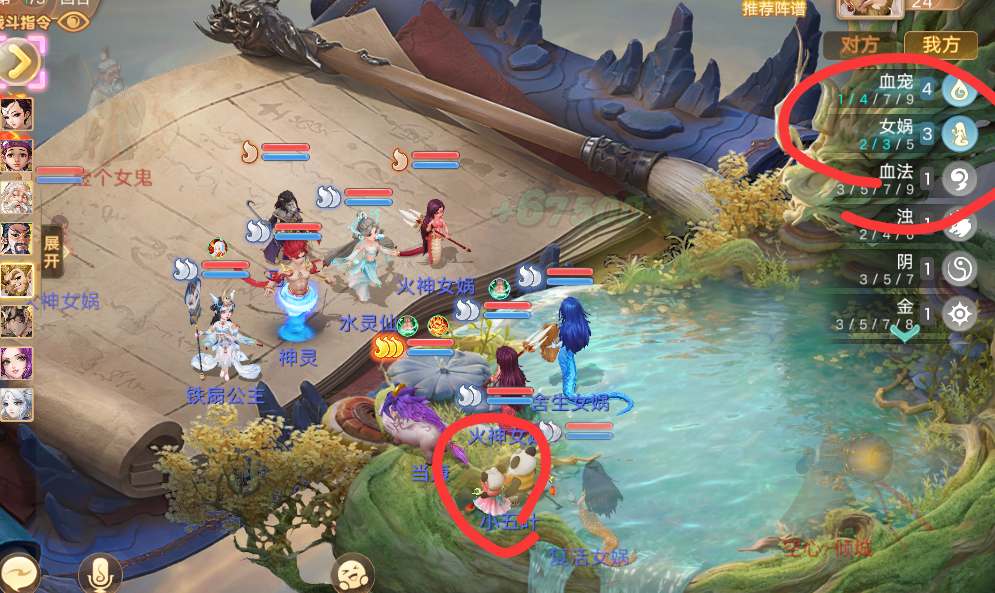Open the chat bubble button

click(x=18, y=574)
